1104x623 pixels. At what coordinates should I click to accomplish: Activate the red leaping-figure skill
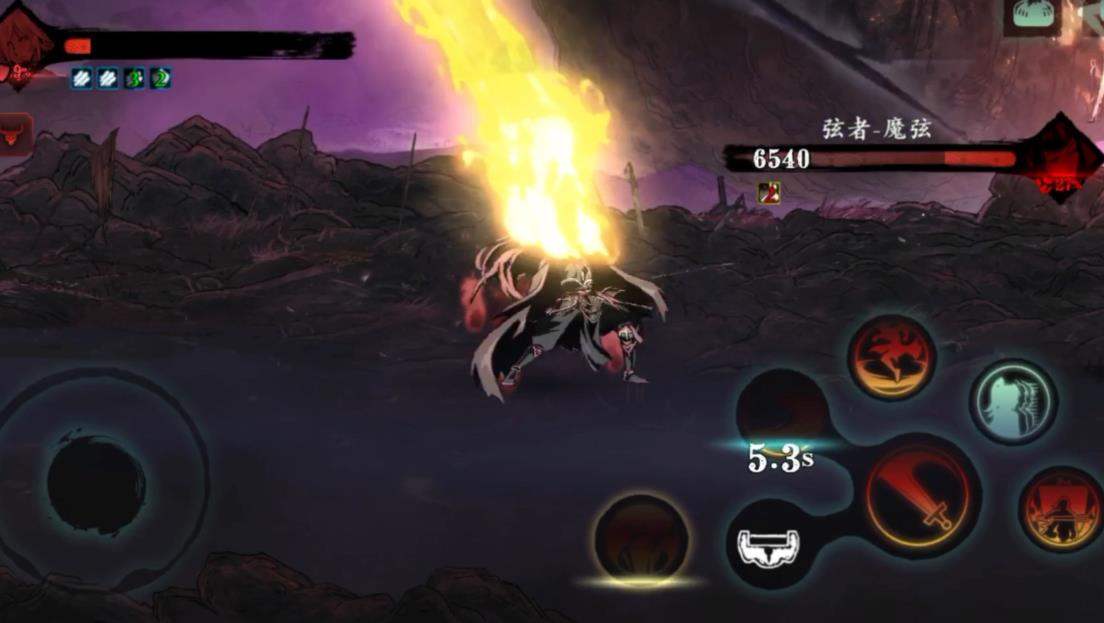coord(891,357)
